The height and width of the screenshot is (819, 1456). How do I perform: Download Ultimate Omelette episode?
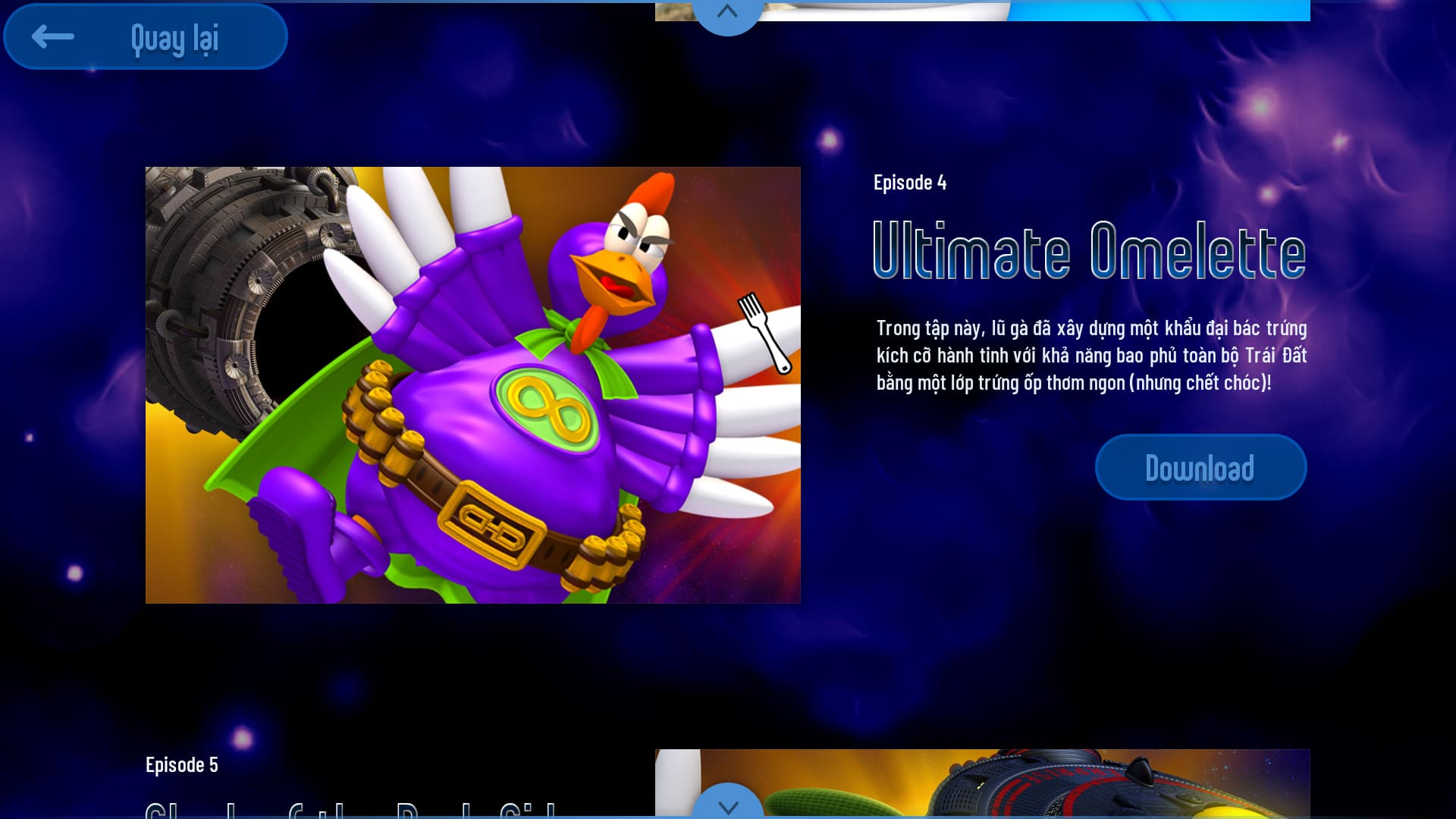pos(1200,467)
